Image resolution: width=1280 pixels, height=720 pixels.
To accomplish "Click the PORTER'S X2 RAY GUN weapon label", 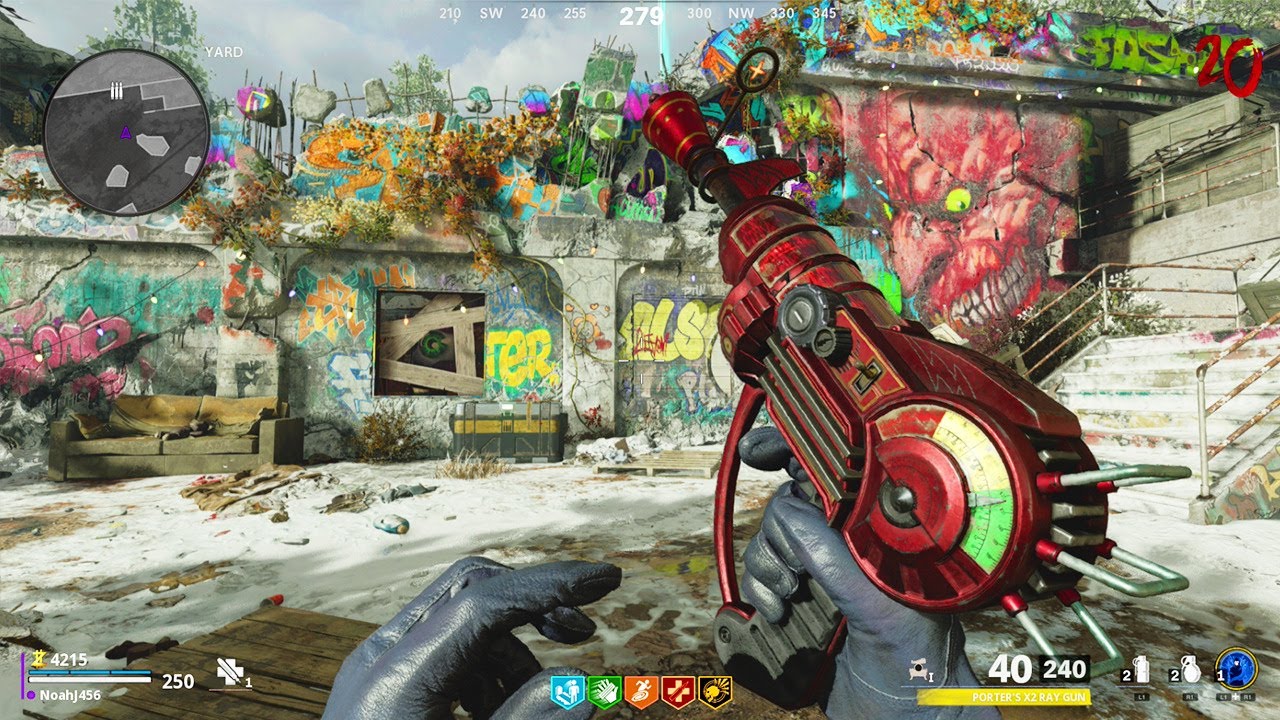I will (1030, 697).
